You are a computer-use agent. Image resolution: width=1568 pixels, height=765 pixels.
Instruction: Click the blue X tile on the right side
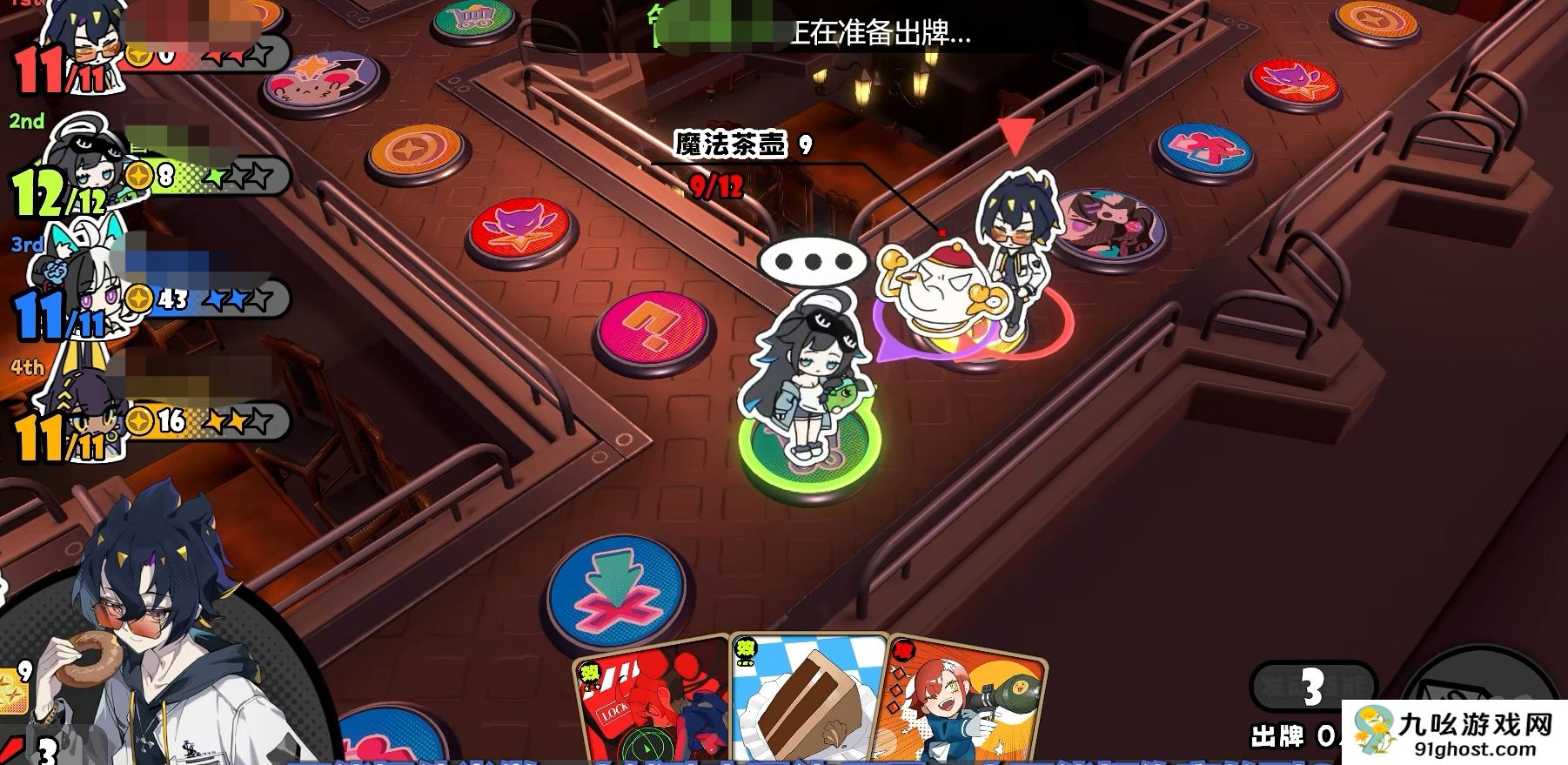1204,150
